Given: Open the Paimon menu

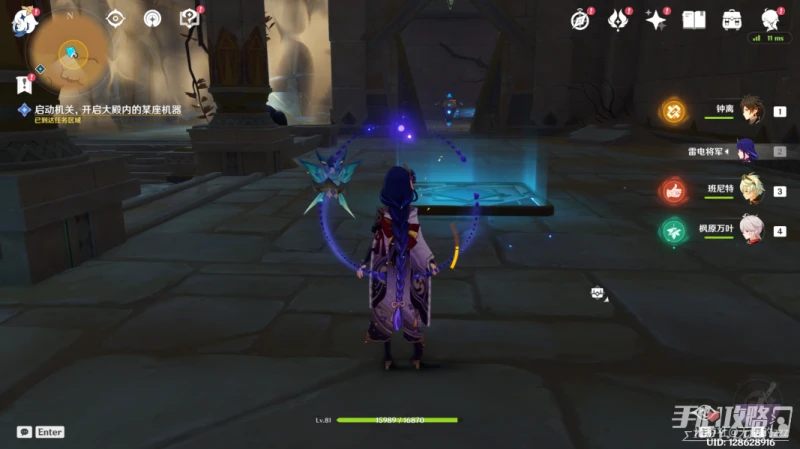Looking at the screenshot, I should [x=23, y=20].
